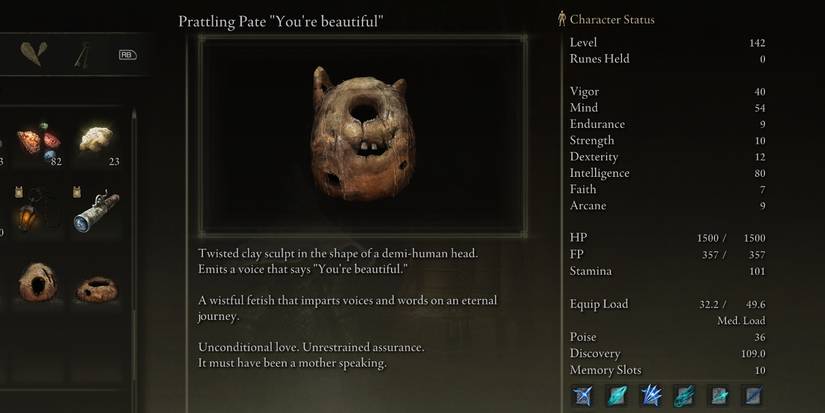Screen dimensions: 825x413
Task: Pick the pale yellow lump item with 23 count
Action: click(x=96, y=139)
